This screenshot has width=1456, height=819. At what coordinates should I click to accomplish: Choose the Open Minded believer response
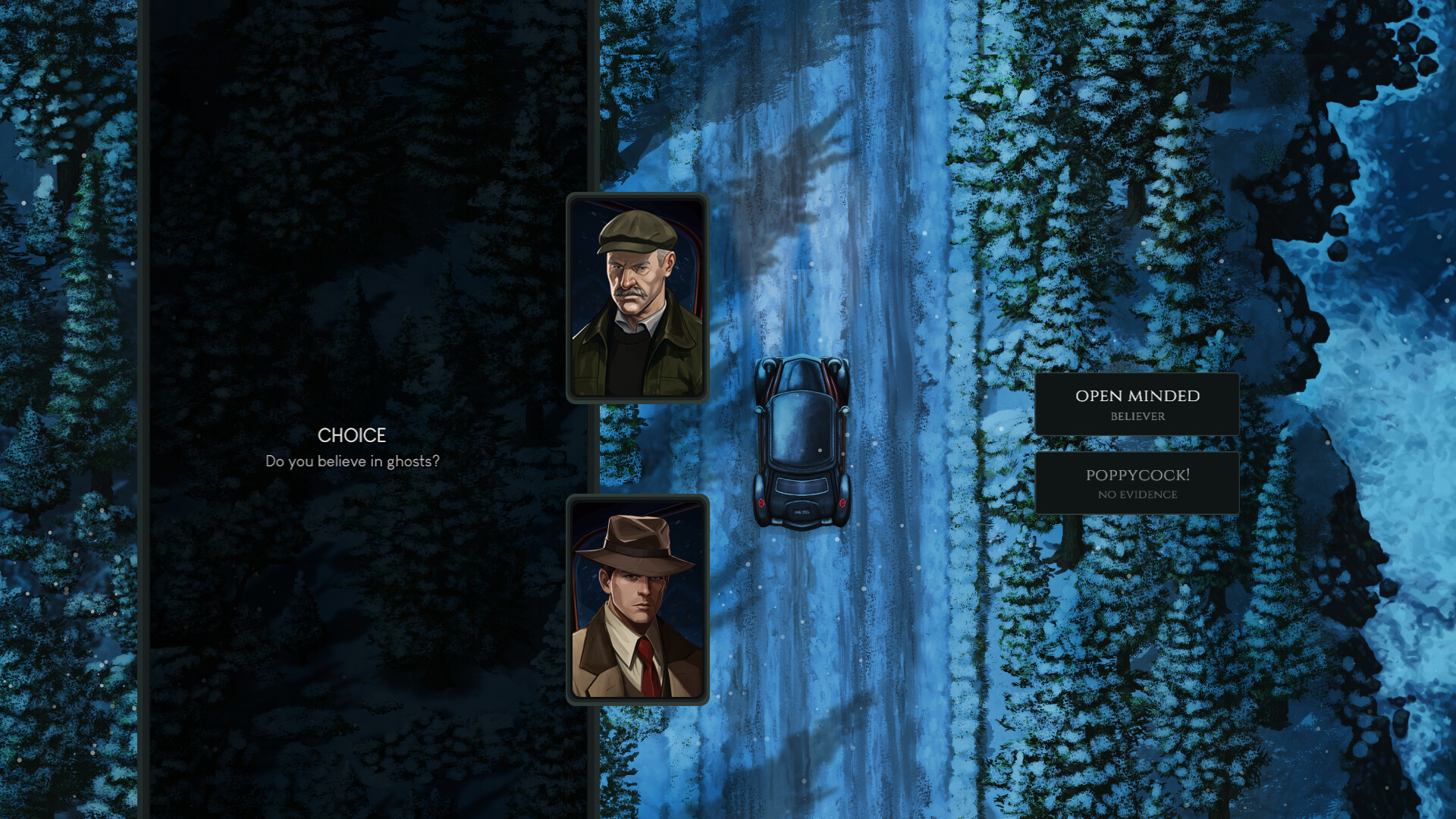pos(1136,403)
